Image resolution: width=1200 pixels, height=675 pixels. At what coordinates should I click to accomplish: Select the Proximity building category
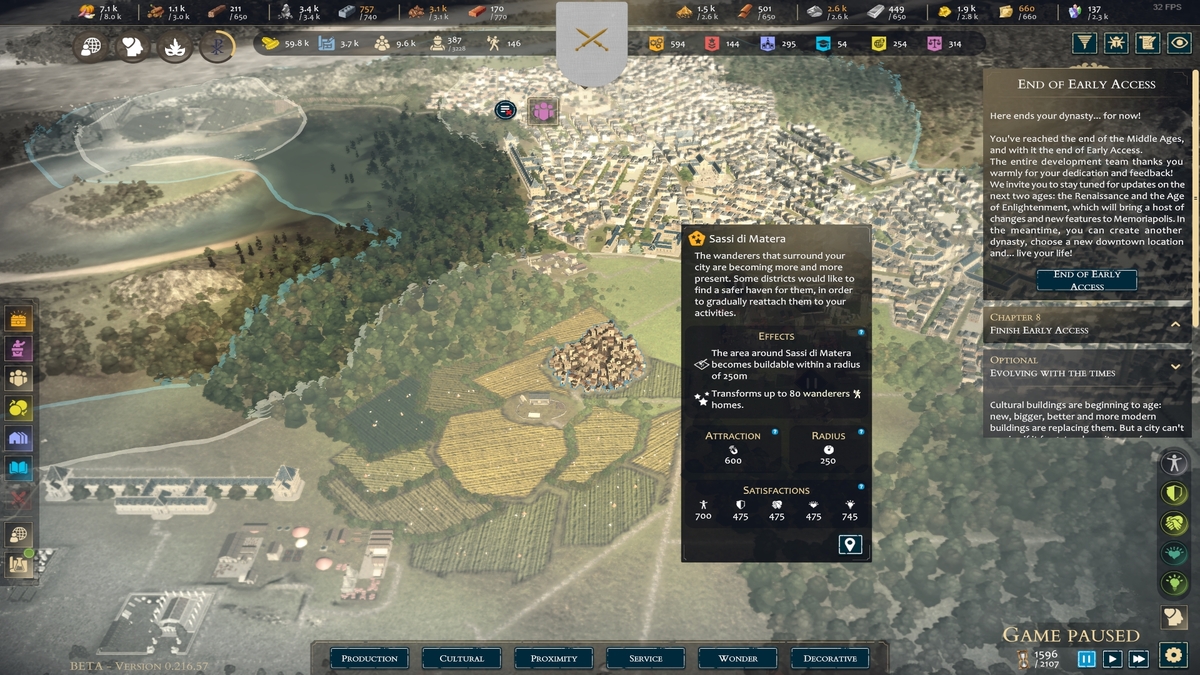[x=554, y=658]
